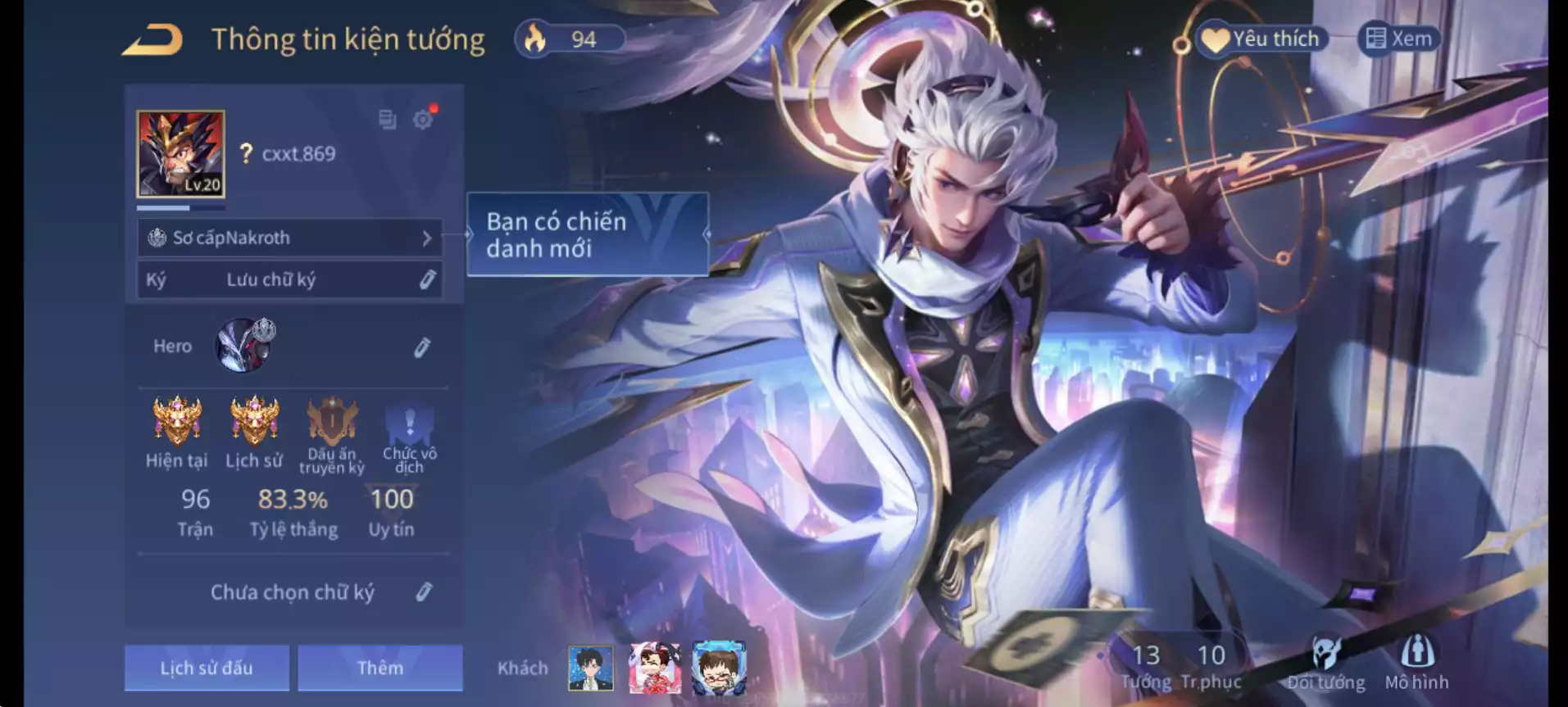This screenshot has height=707, width=1568.
Task: Click the Yêu thích favorite button
Action: [1261, 39]
